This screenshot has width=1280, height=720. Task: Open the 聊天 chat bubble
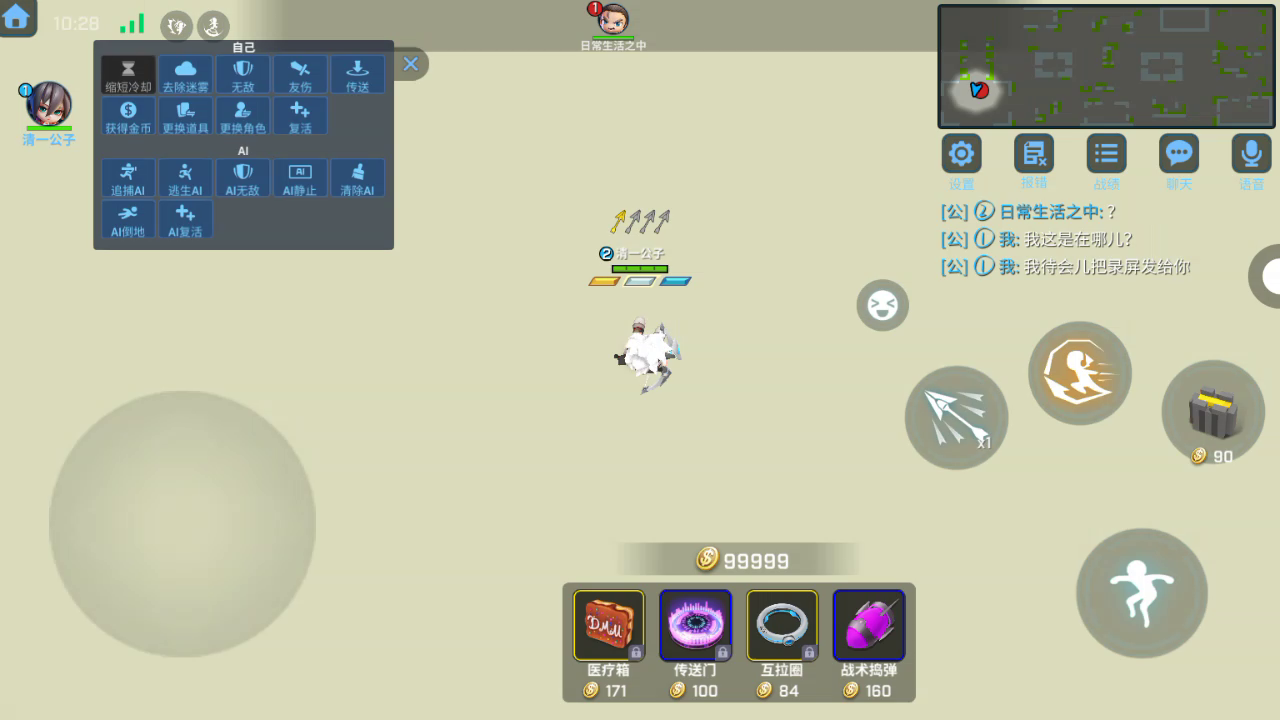1179,154
